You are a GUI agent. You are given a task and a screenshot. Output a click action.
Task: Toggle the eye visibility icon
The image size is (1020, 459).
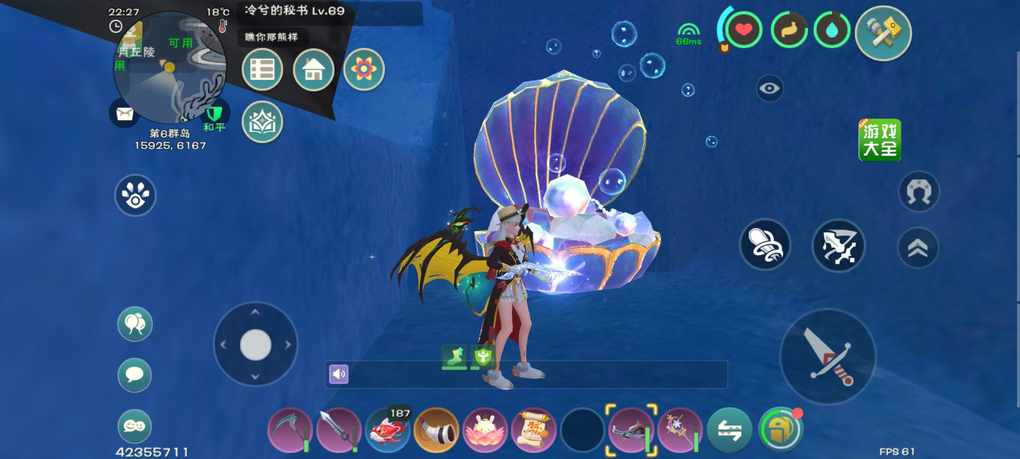(x=769, y=89)
